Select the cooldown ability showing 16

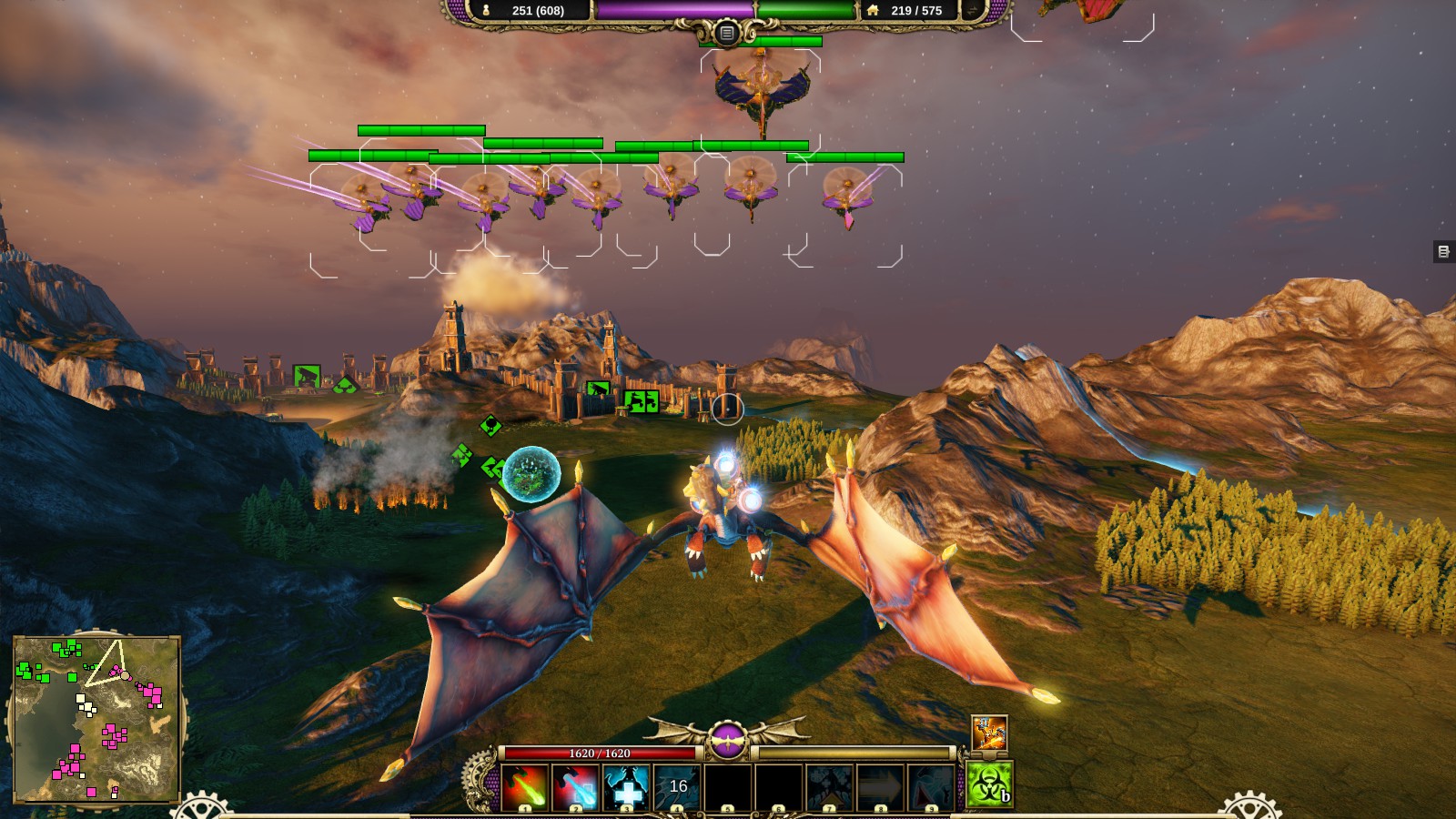point(678,786)
